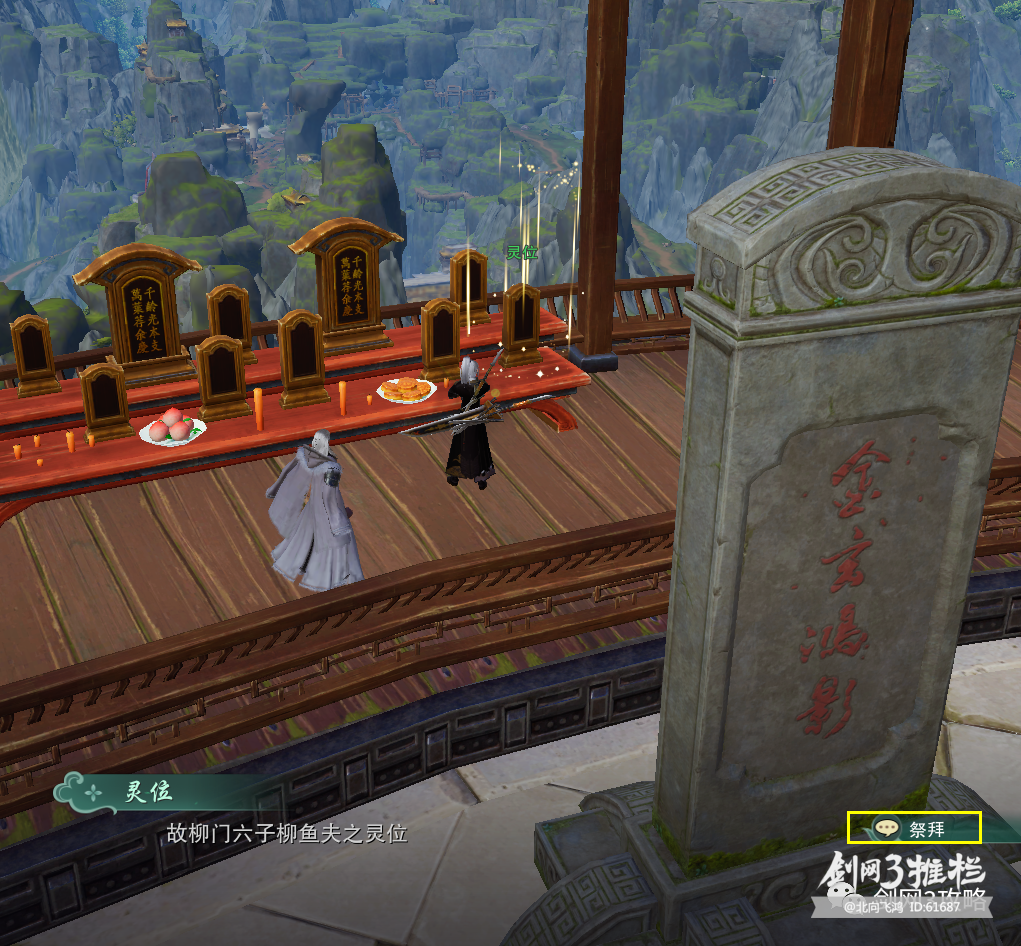Choose the 祭拜 dialogue option
This screenshot has width=1021, height=946.
click(914, 828)
